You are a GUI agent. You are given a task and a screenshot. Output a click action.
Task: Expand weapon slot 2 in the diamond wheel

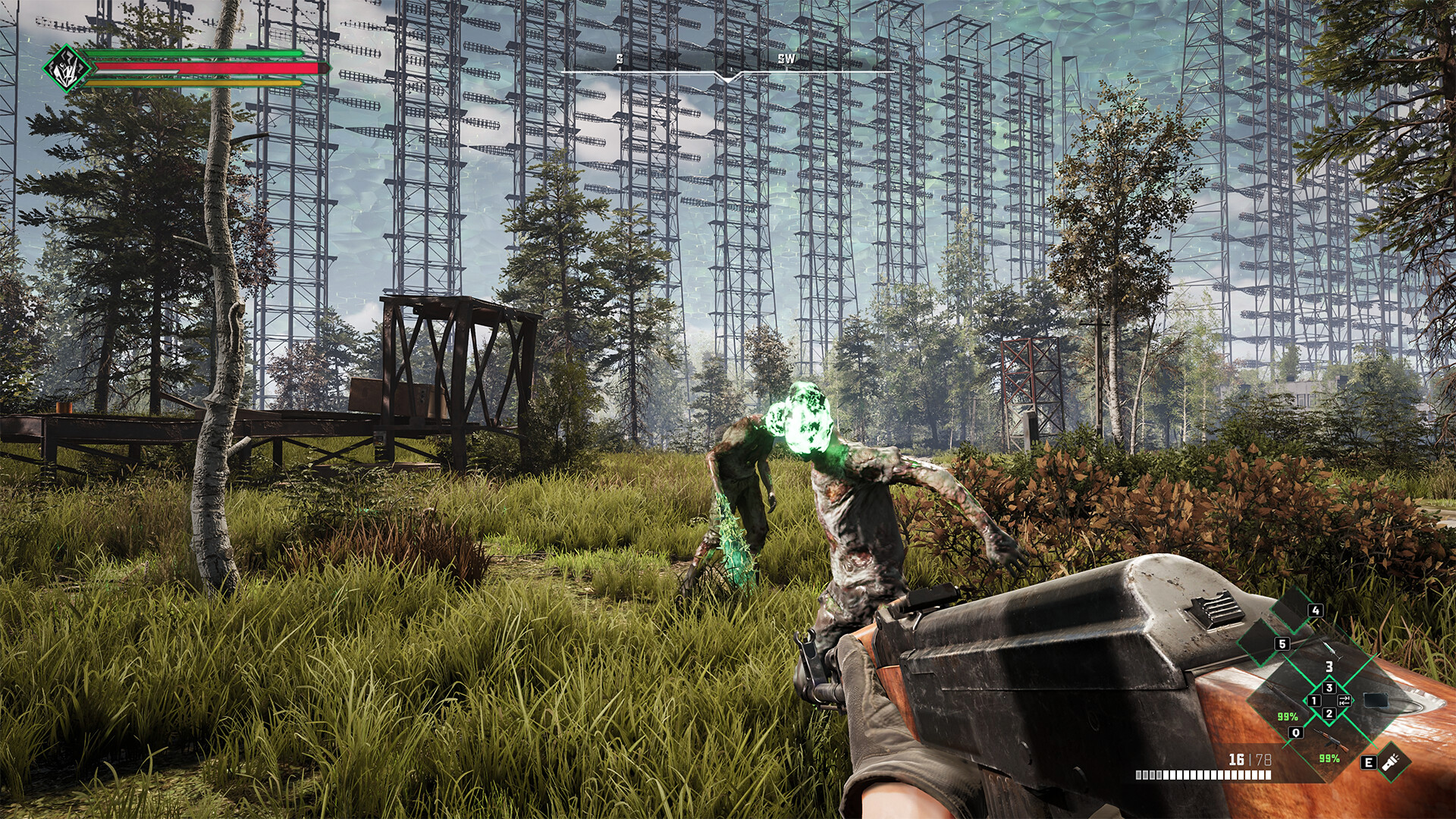[1329, 714]
